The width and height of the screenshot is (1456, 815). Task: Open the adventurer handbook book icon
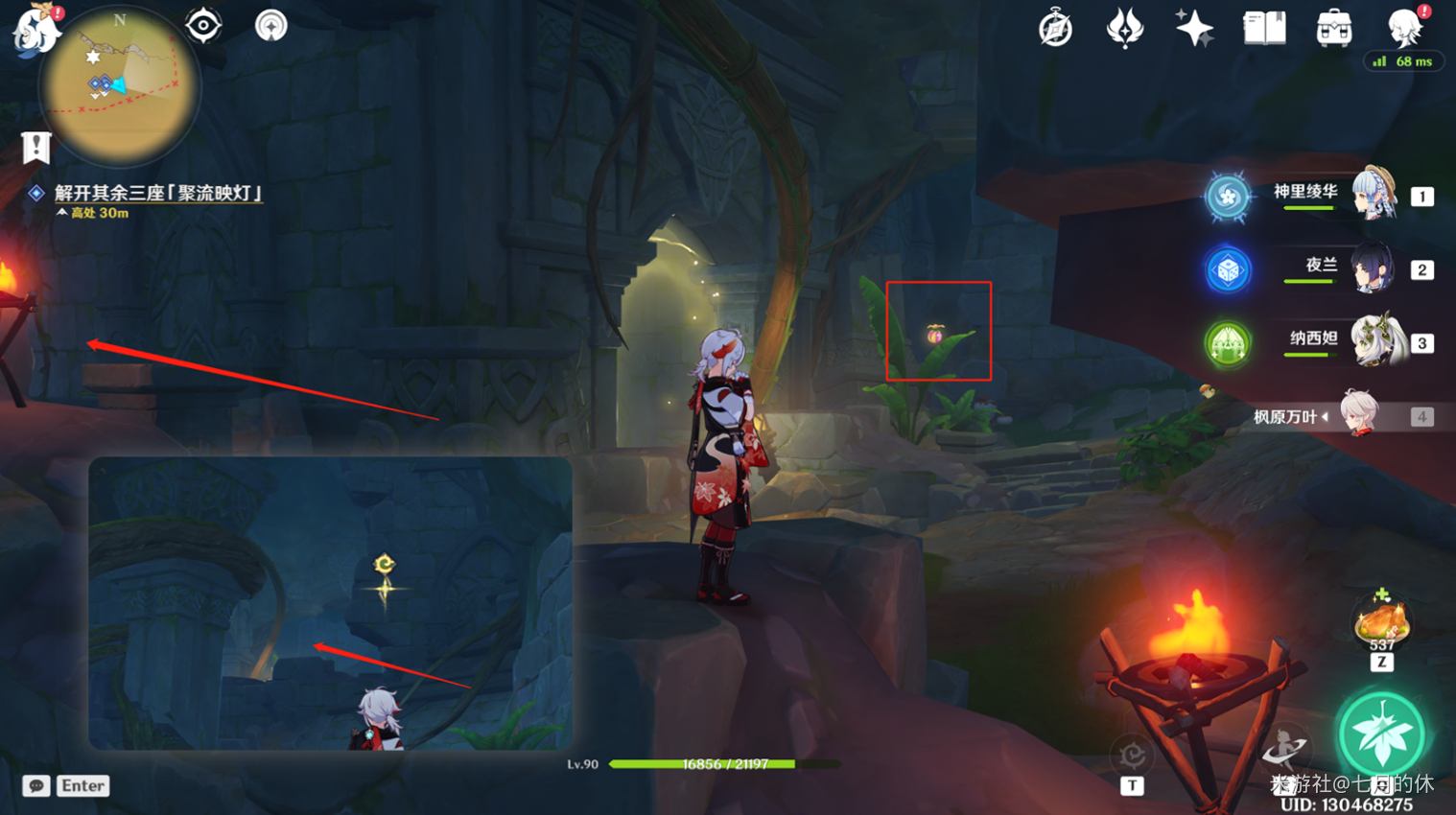pos(1264,29)
